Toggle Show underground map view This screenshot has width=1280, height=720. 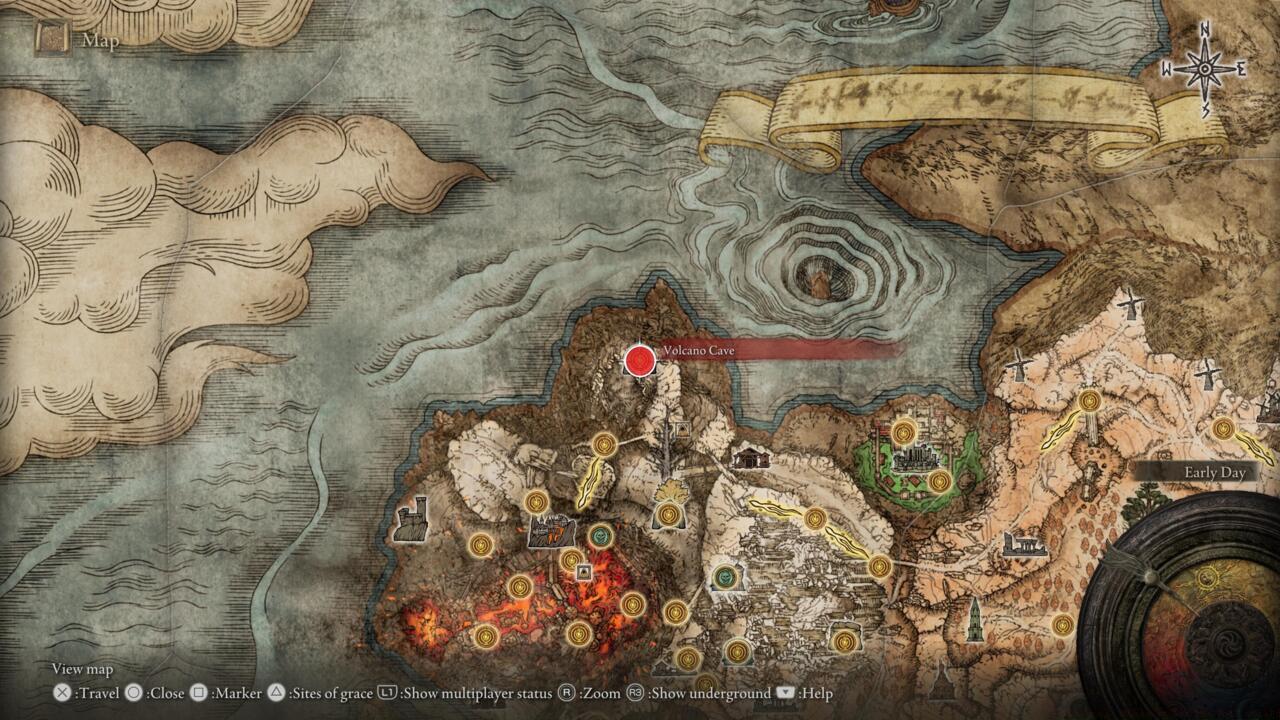coord(635,691)
